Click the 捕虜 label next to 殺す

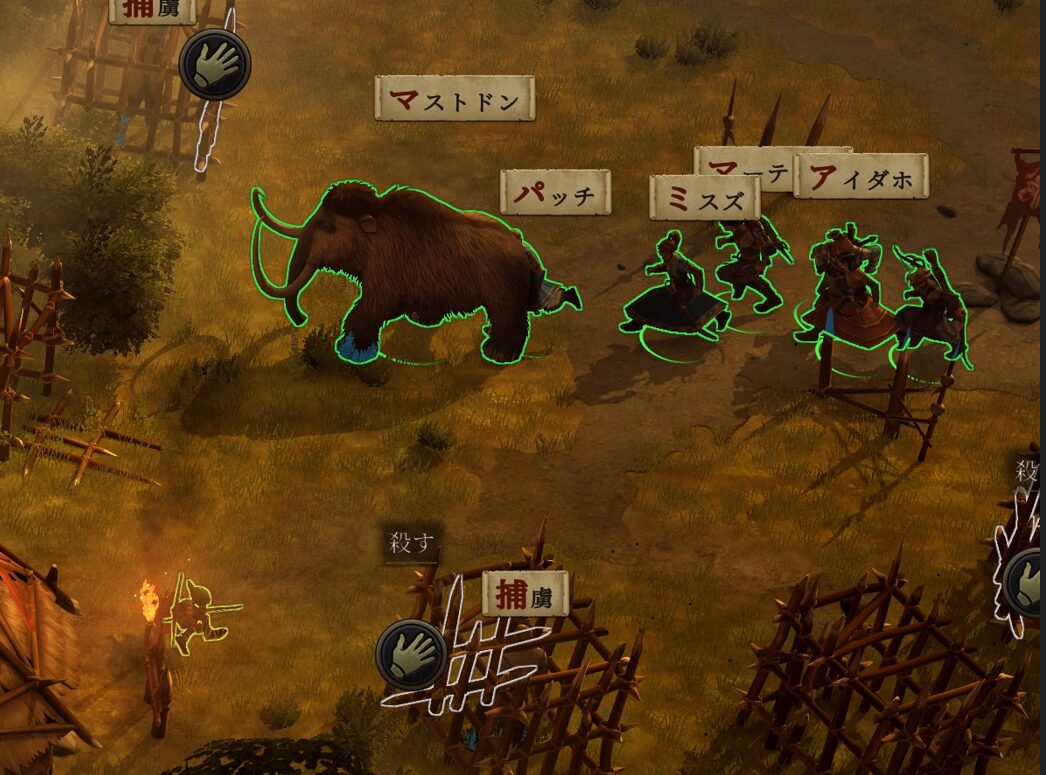click(x=525, y=594)
